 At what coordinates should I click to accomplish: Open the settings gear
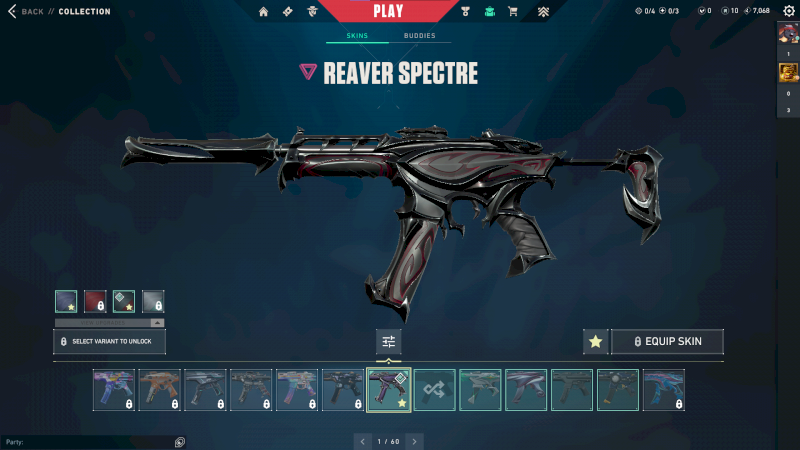coord(788,11)
